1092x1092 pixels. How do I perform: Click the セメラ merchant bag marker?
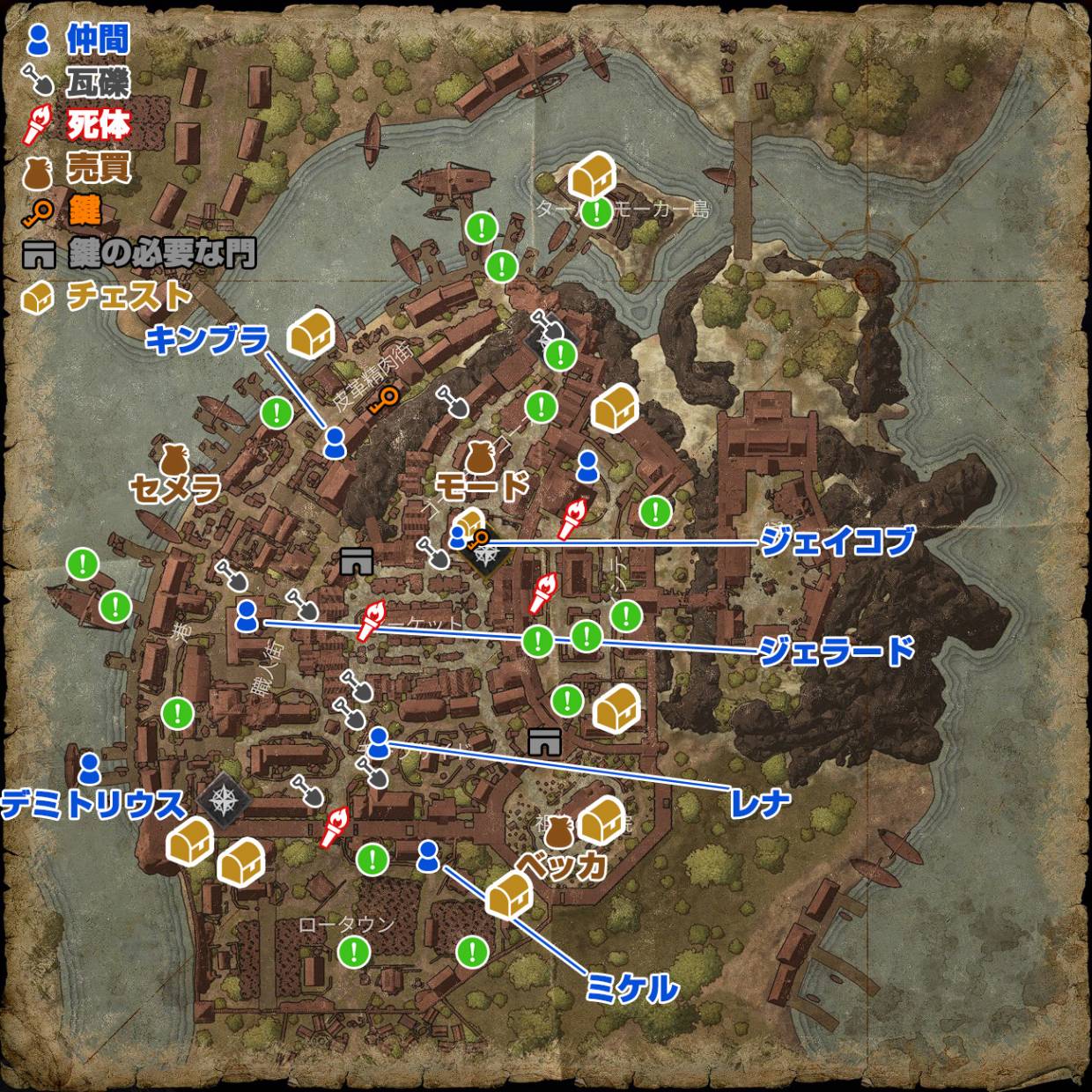click(172, 459)
